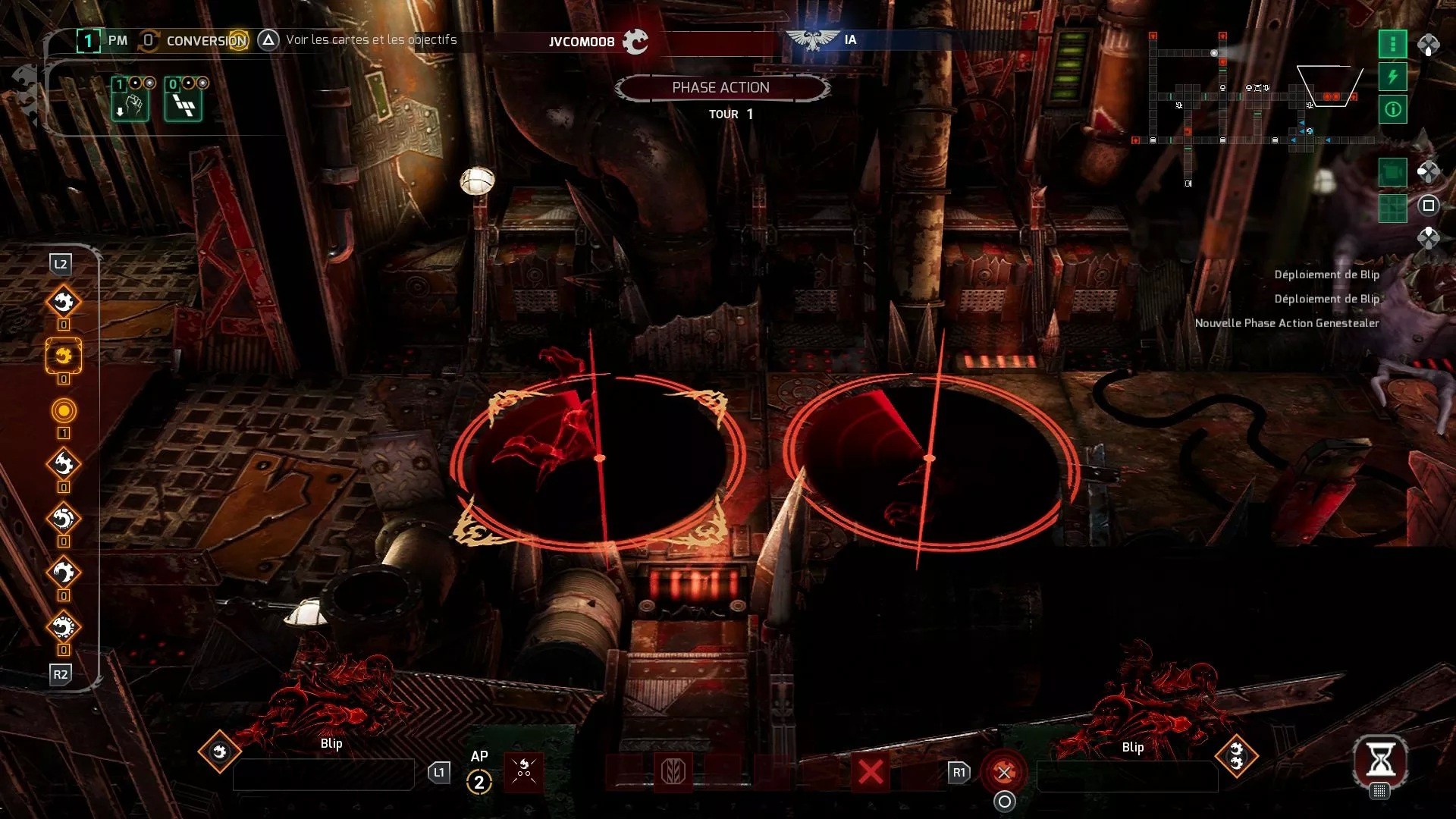Open the info panel via the i icon
The height and width of the screenshot is (819, 1456).
click(1392, 110)
